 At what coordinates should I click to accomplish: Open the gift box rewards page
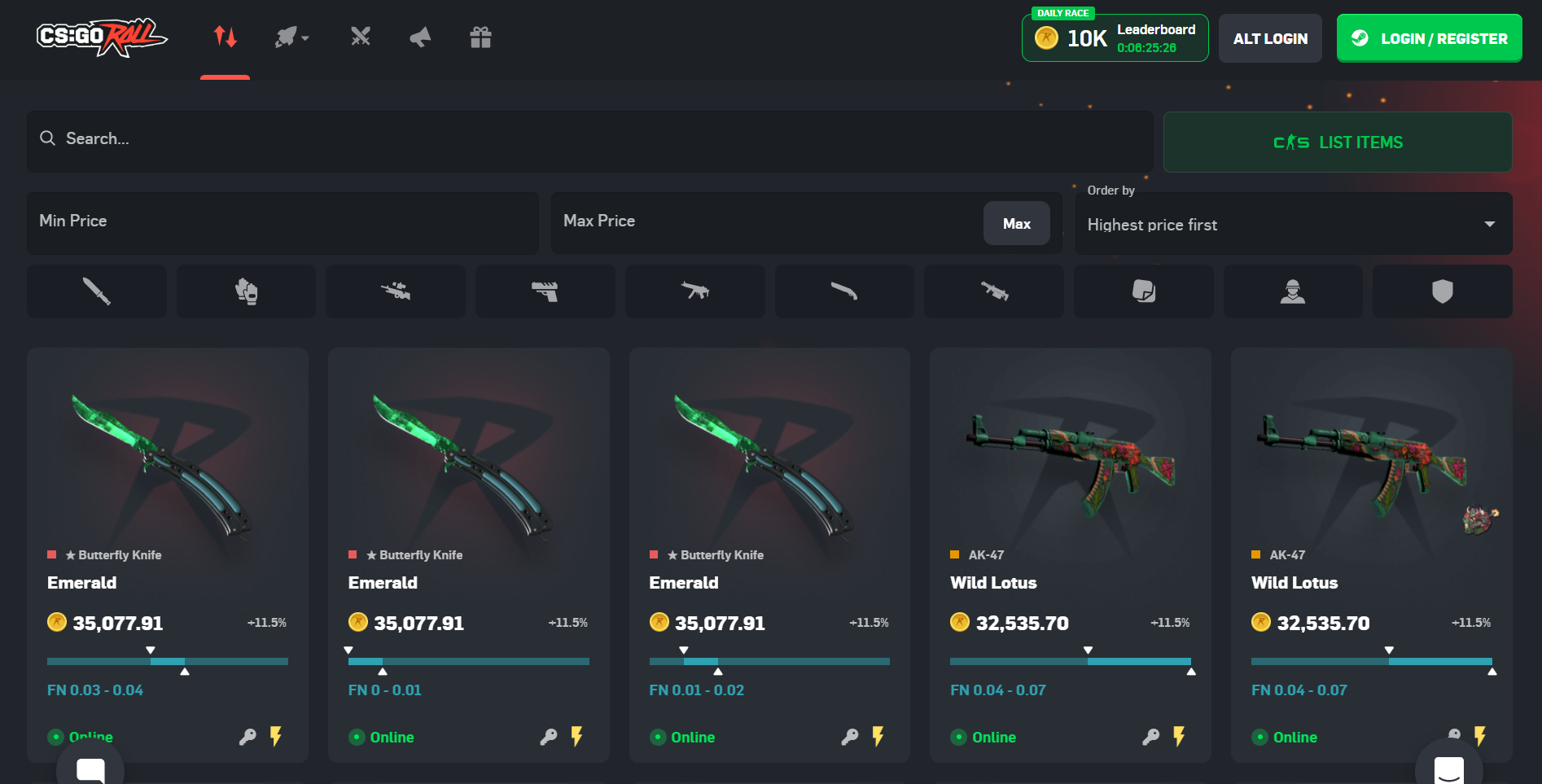click(480, 37)
